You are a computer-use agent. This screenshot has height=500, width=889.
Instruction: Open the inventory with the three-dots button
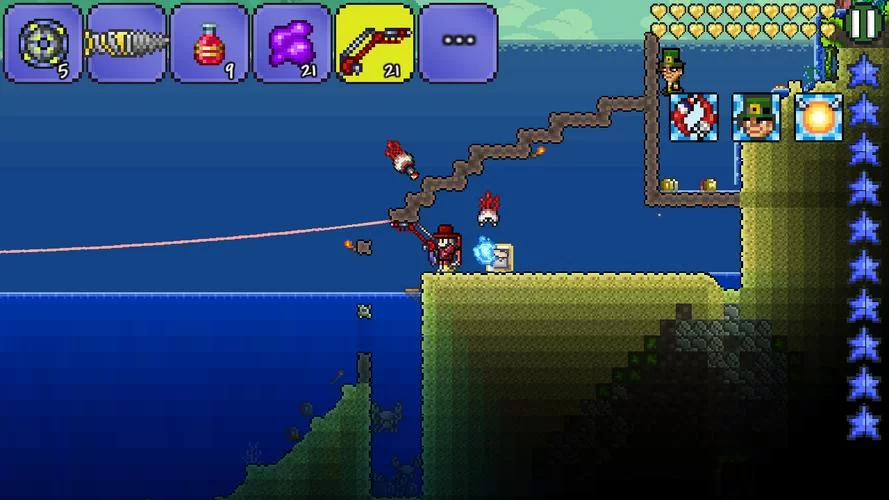[458, 43]
